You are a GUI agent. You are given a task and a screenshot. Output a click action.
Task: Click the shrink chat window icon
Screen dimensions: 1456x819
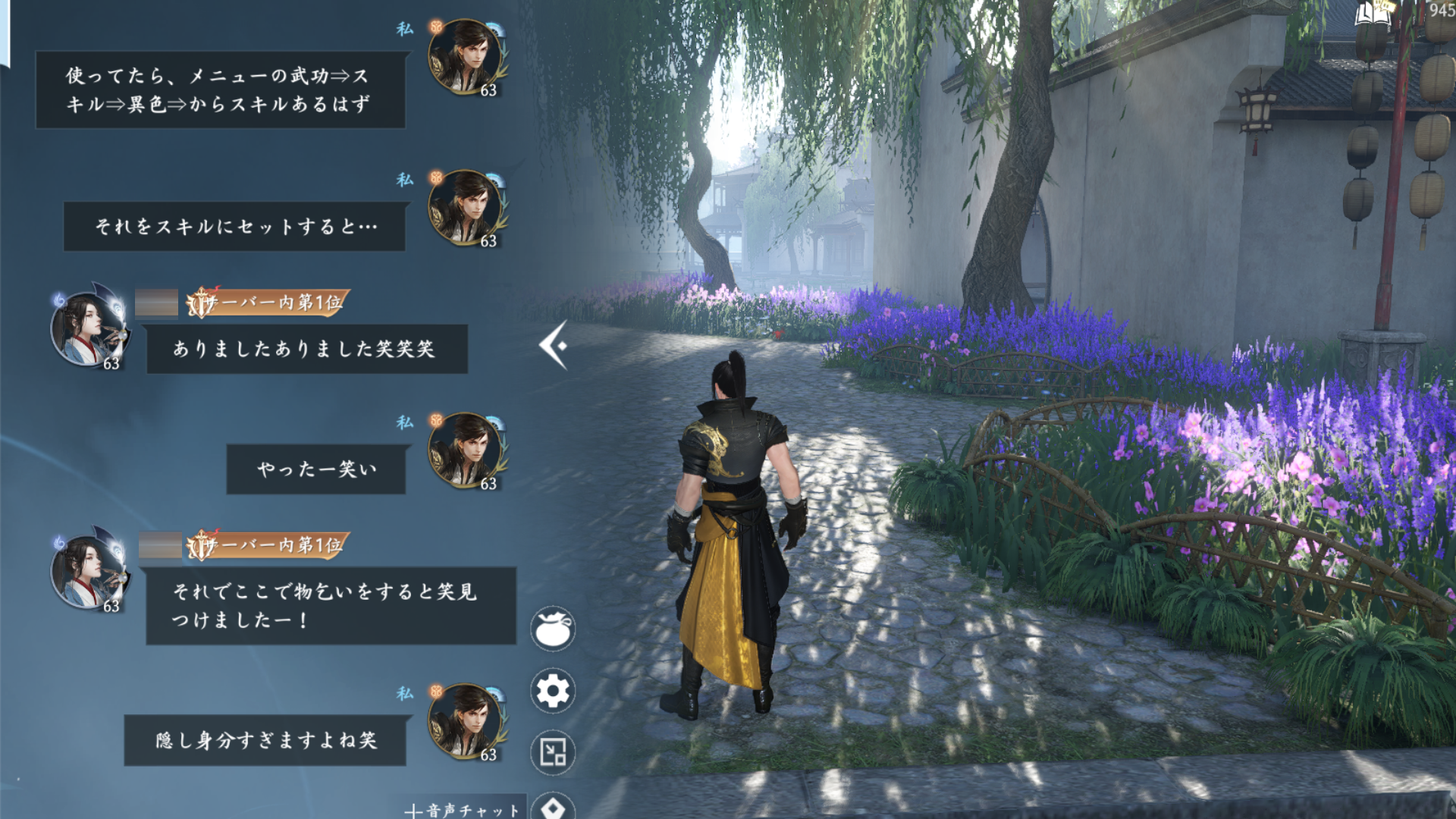[x=553, y=752]
